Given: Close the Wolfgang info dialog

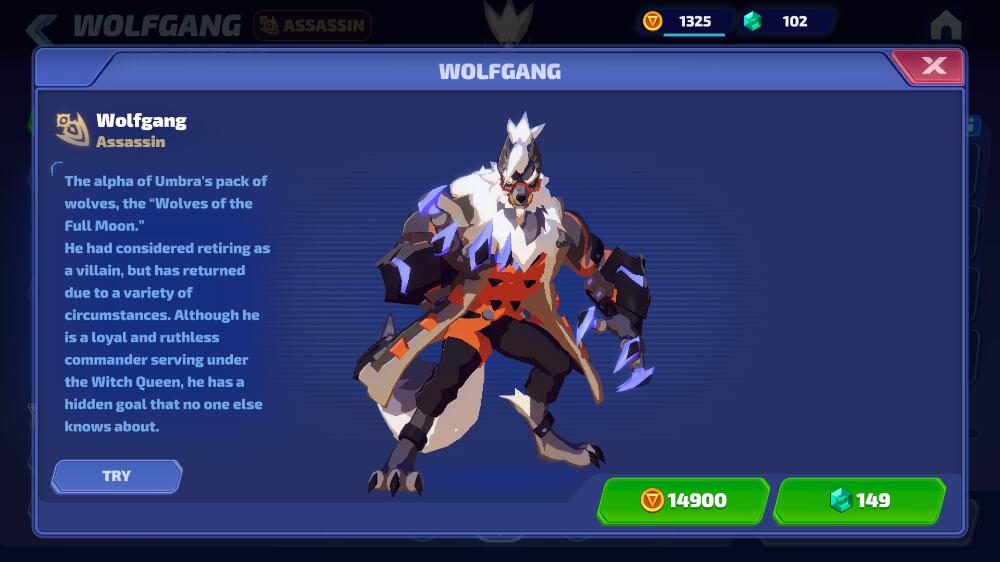Looking at the screenshot, I should coord(933,67).
